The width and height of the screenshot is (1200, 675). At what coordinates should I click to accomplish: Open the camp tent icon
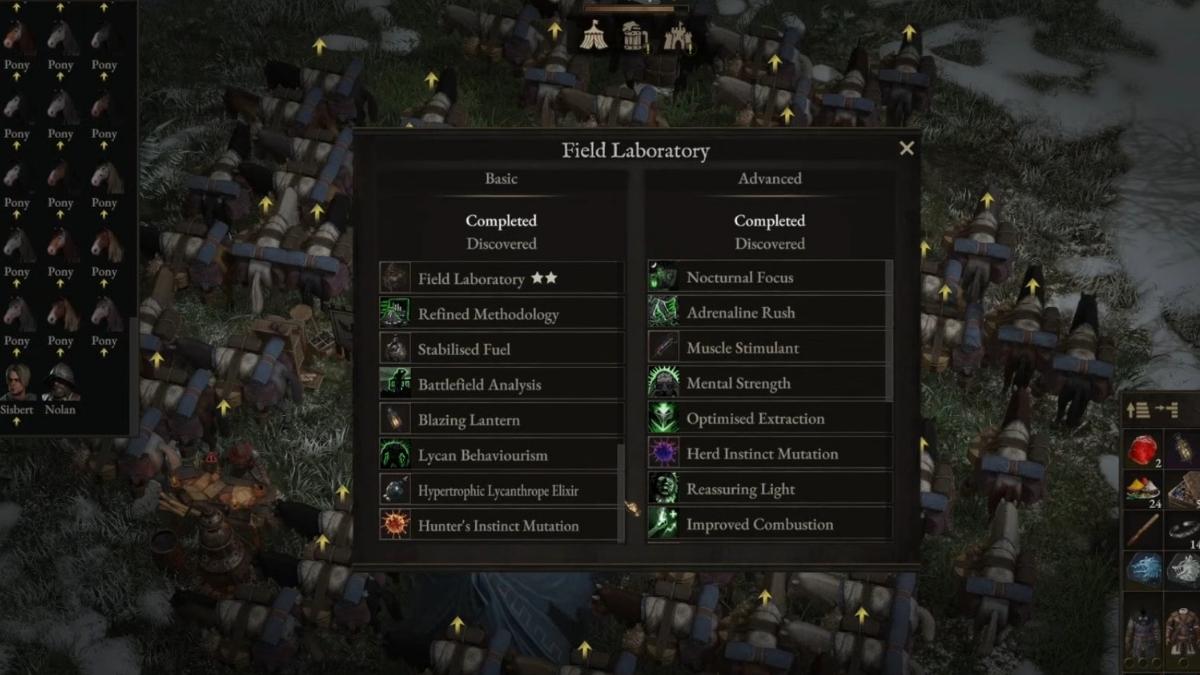coord(593,37)
